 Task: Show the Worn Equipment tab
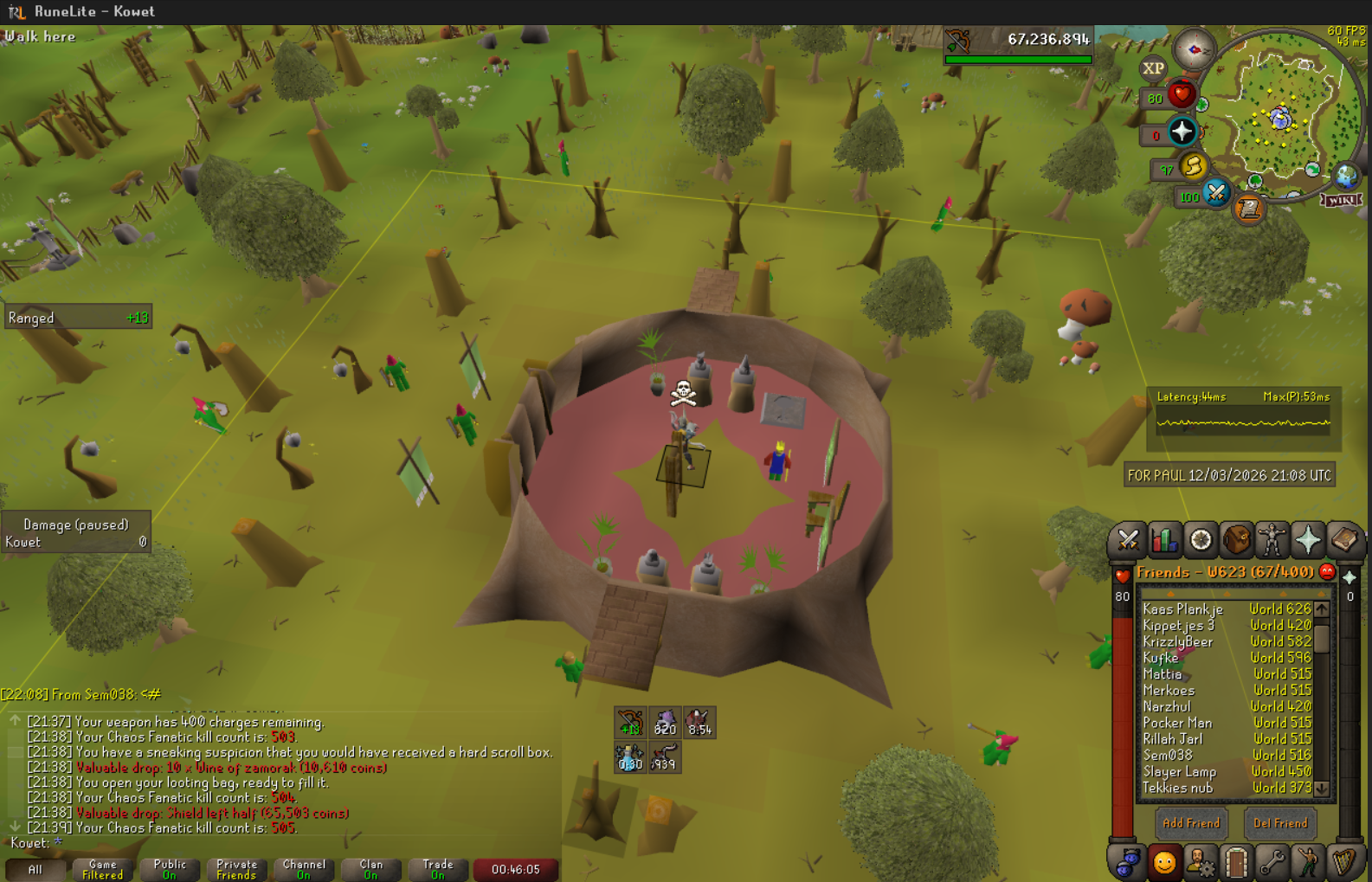1272,540
